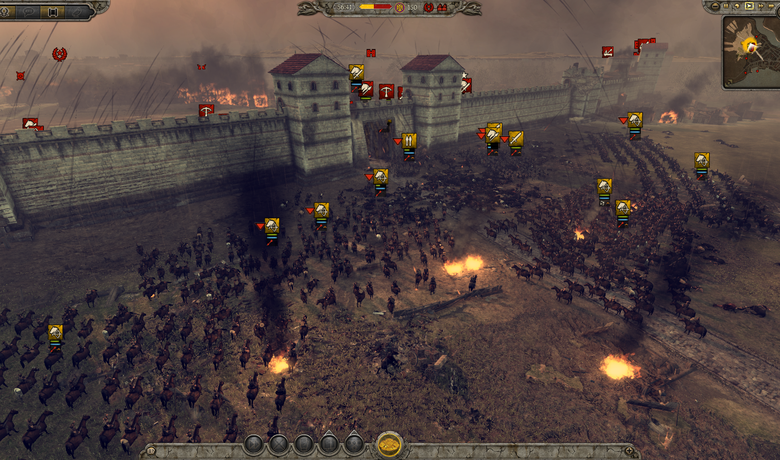Set battle speed to normal play
780x460 pixels.
[750, 6]
